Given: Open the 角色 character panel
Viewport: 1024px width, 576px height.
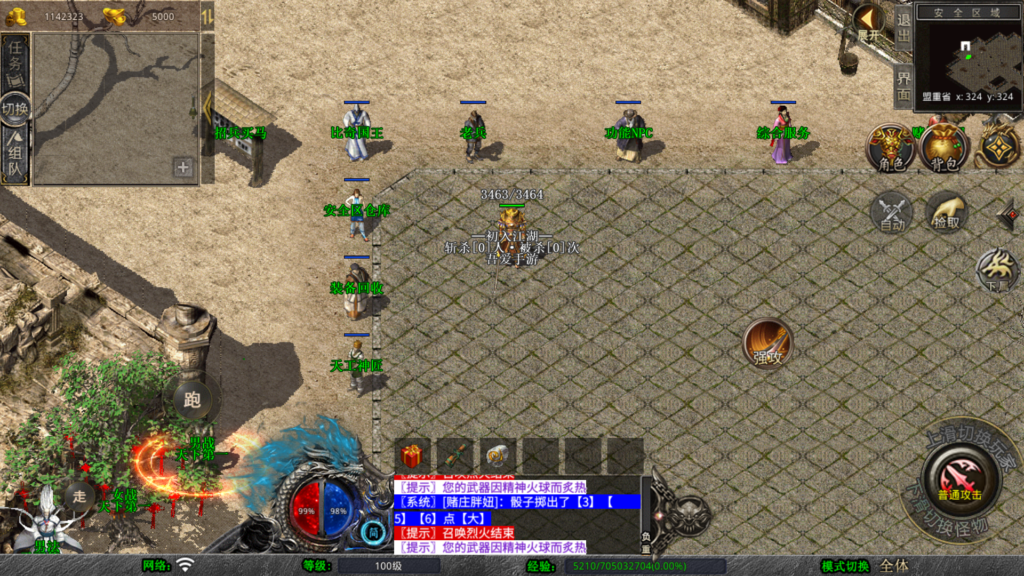Looking at the screenshot, I should click(x=890, y=148).
